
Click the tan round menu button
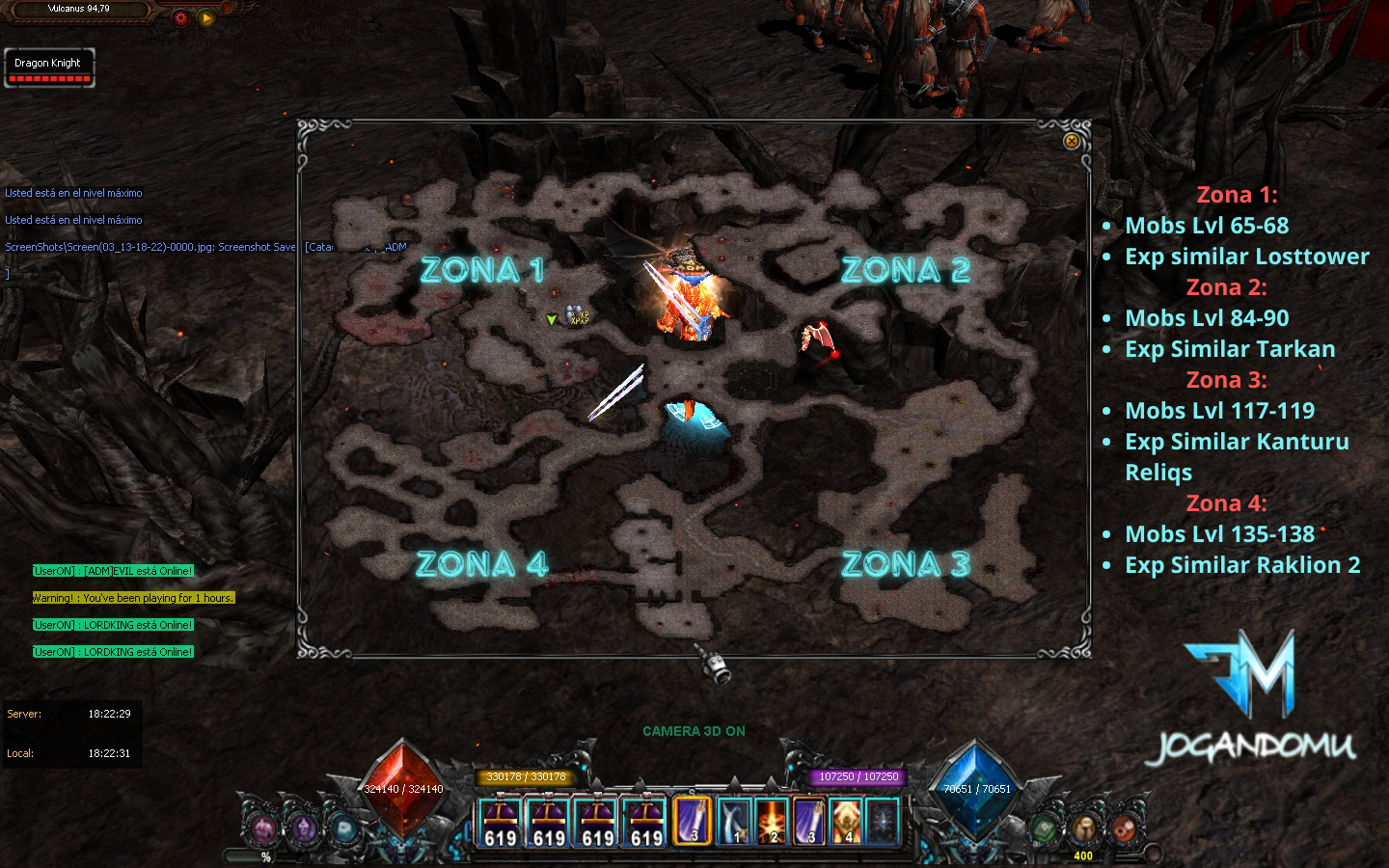tap(1084, 828)
